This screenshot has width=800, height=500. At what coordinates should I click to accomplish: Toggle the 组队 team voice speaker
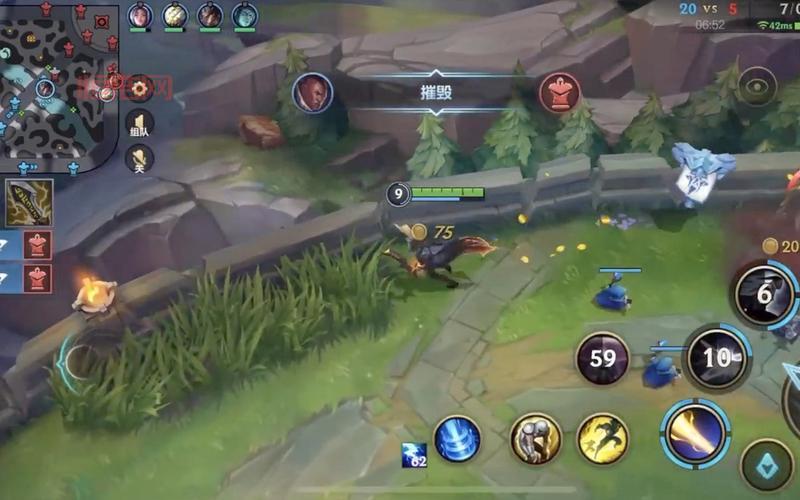click(x=139, y=124)
